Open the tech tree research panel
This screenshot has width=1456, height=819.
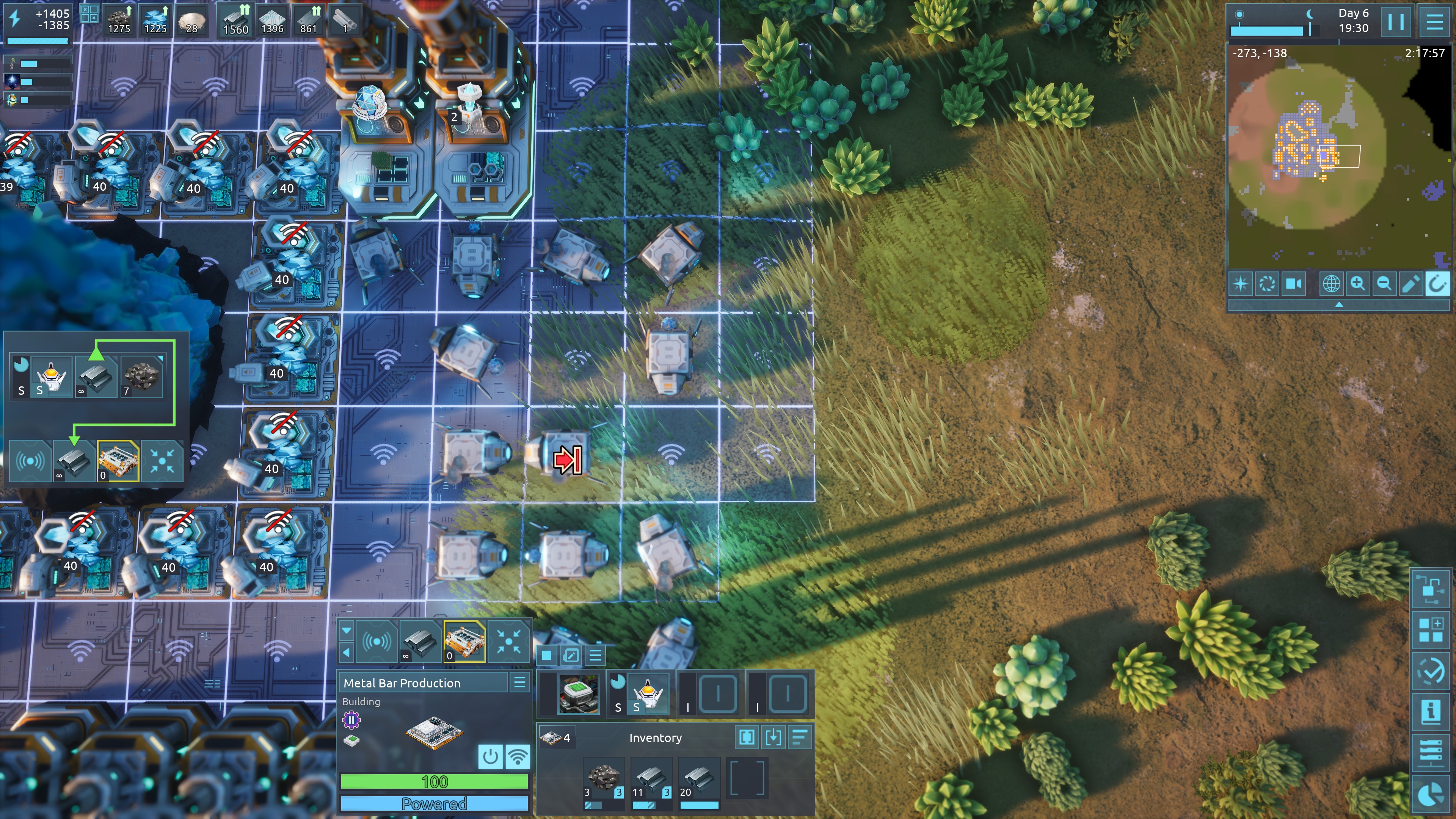pyautogui.click(x=1431, y=589)
